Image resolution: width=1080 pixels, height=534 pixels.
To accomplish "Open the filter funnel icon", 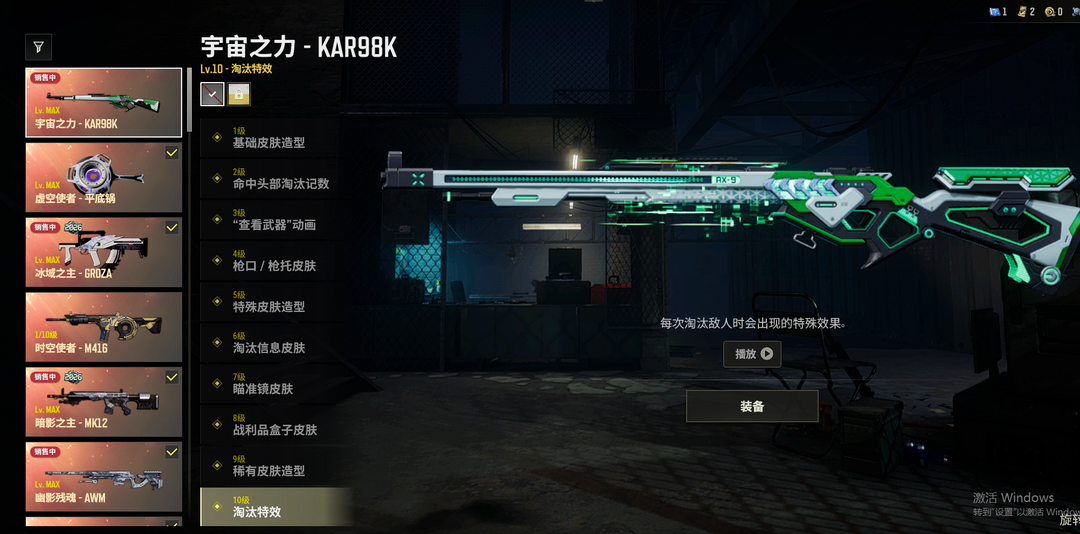I will [x=38, y=46].
